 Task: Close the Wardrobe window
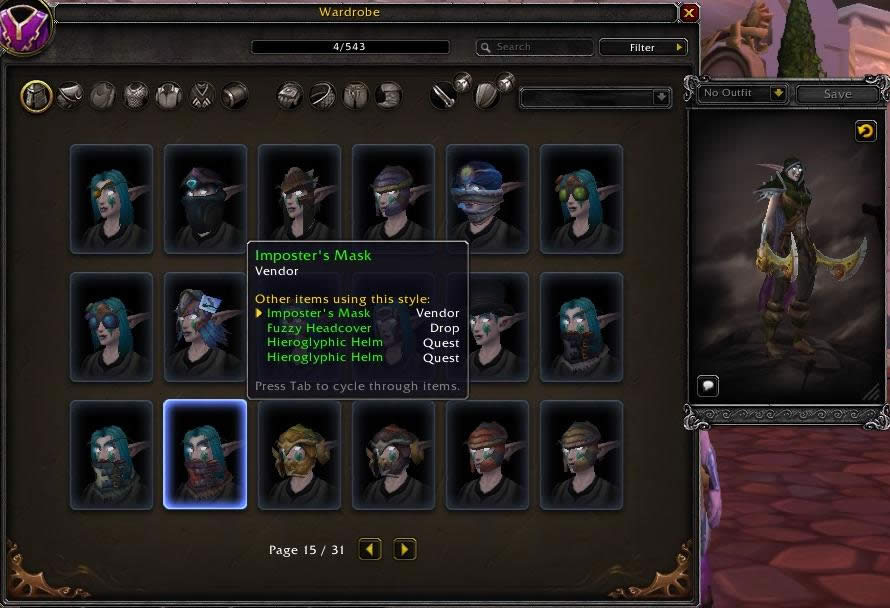[x=689, y=13]
